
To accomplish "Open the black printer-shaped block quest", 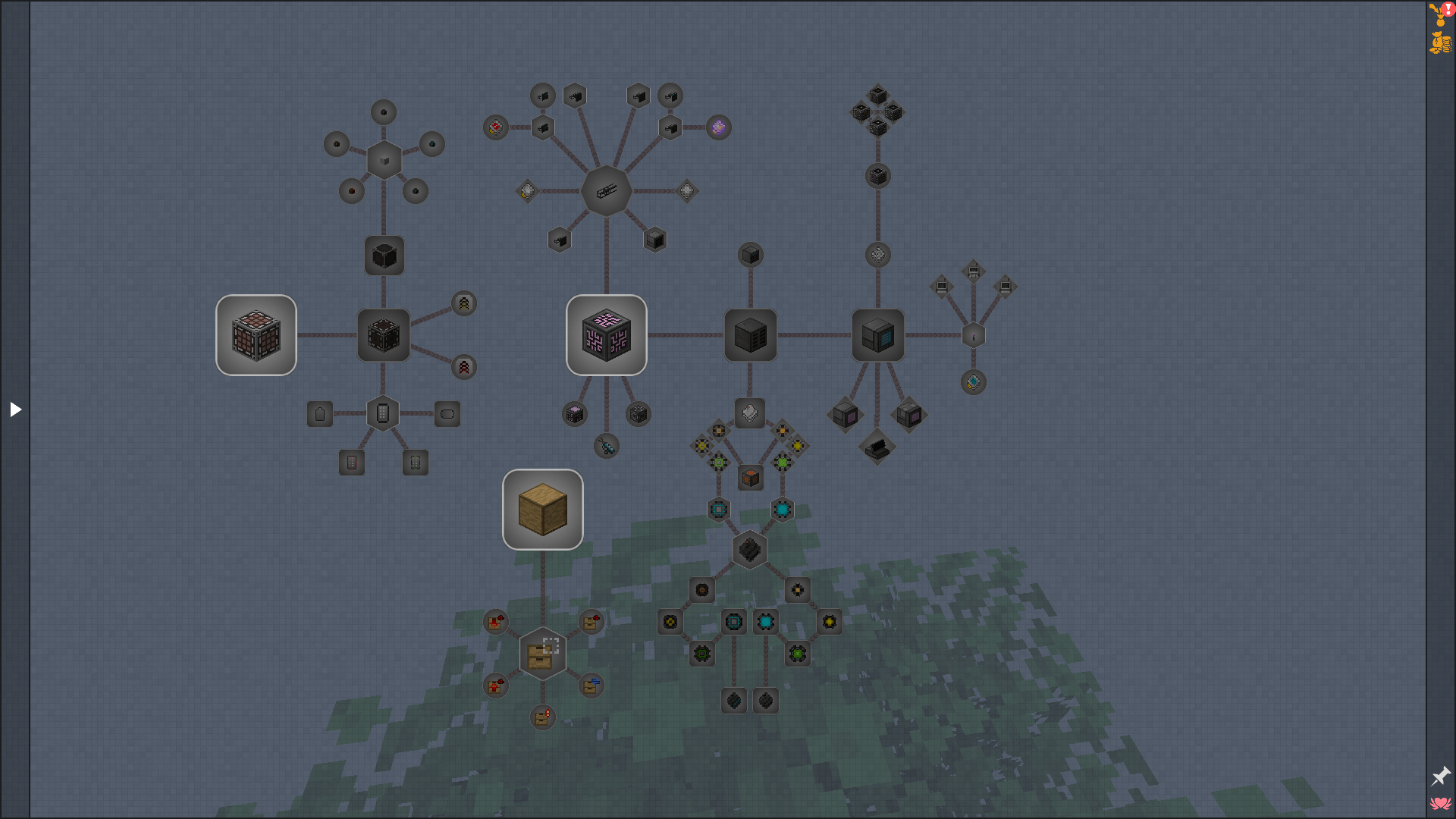I will [877, 447].
